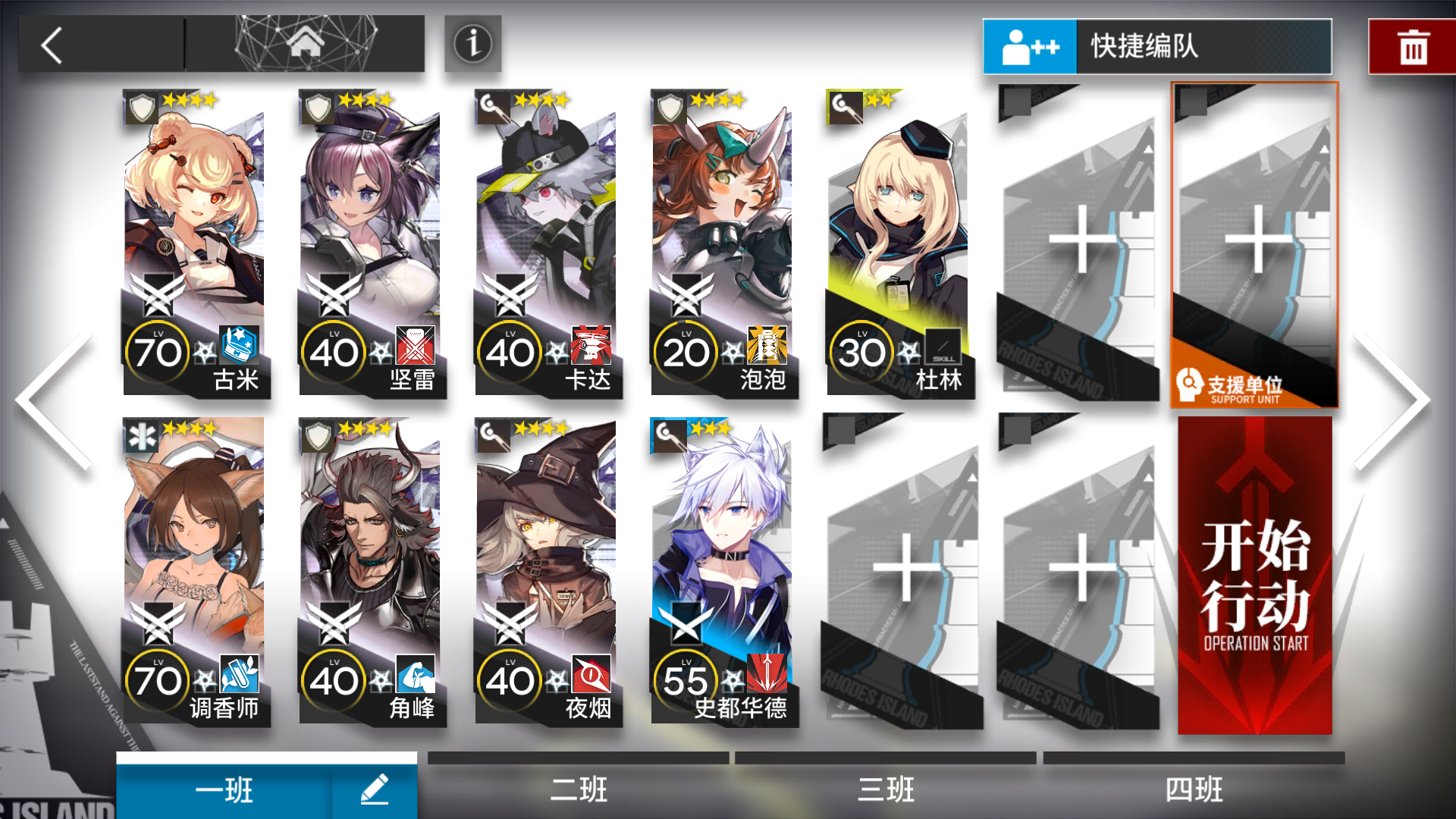
Task: Click the back arrow
Action: point(52,45)
